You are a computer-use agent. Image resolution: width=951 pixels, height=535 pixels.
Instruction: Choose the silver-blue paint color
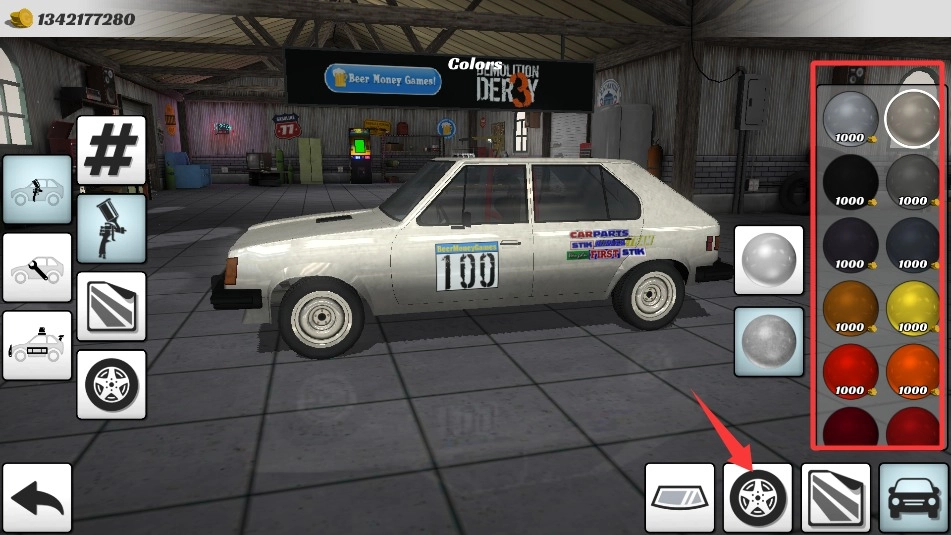pyautogui.click(x=850, y=118)
